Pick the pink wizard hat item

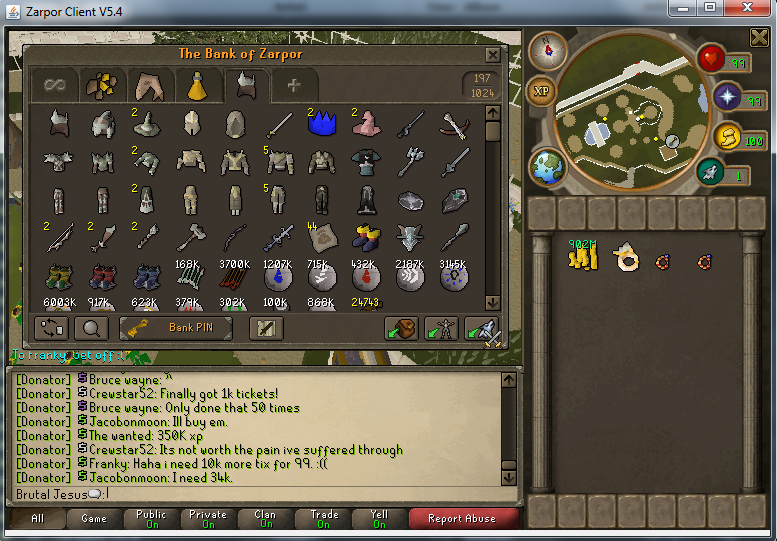coord(363,124)
